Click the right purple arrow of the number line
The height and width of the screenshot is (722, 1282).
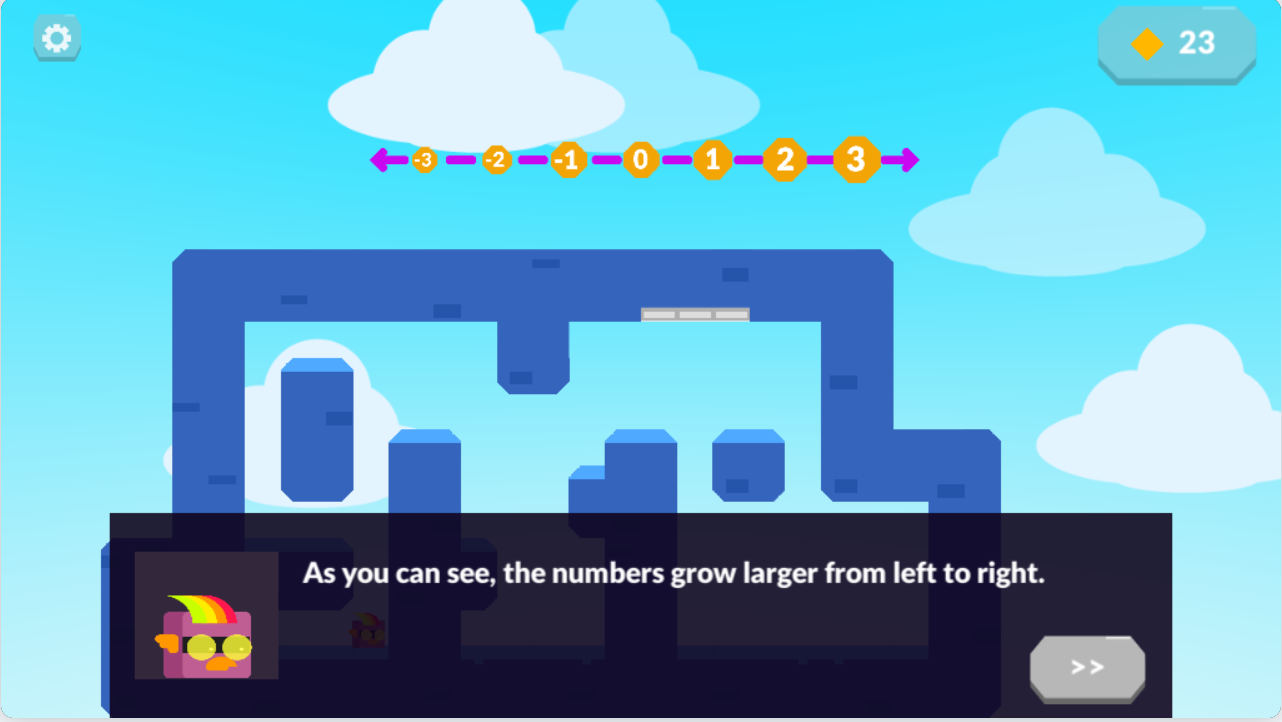coord(906,158)
